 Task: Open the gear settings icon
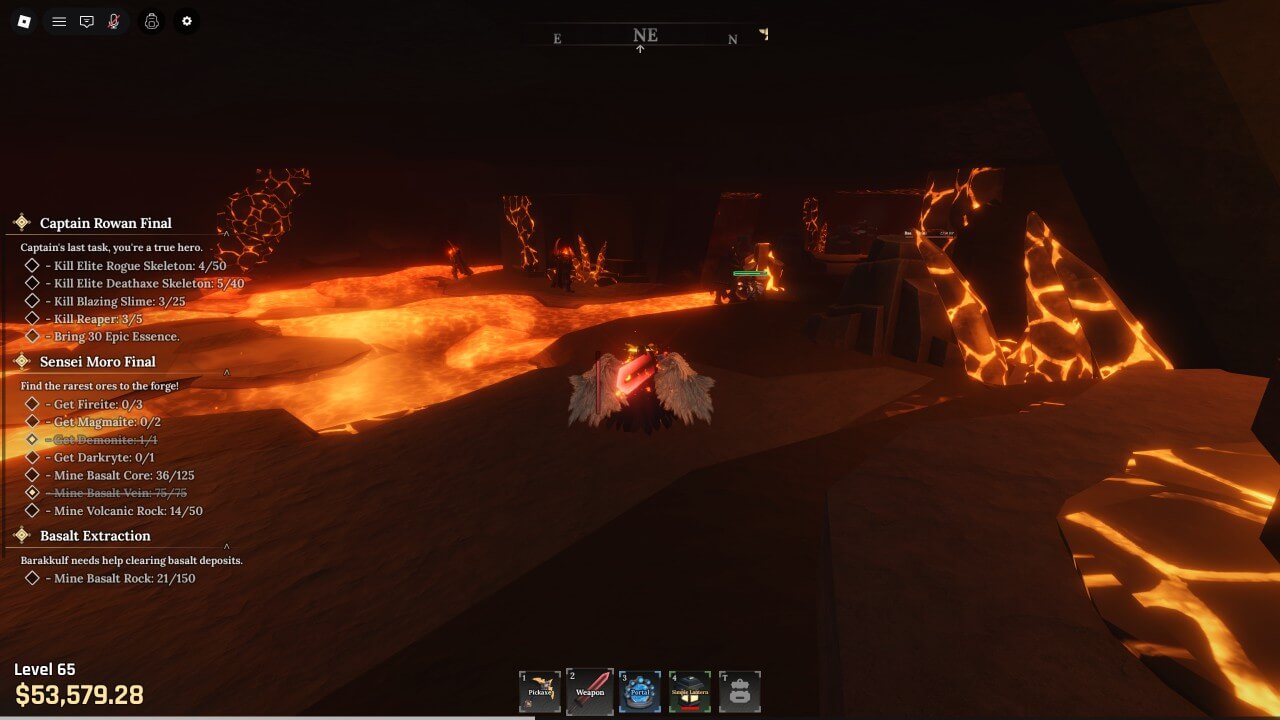pos(186,21)
